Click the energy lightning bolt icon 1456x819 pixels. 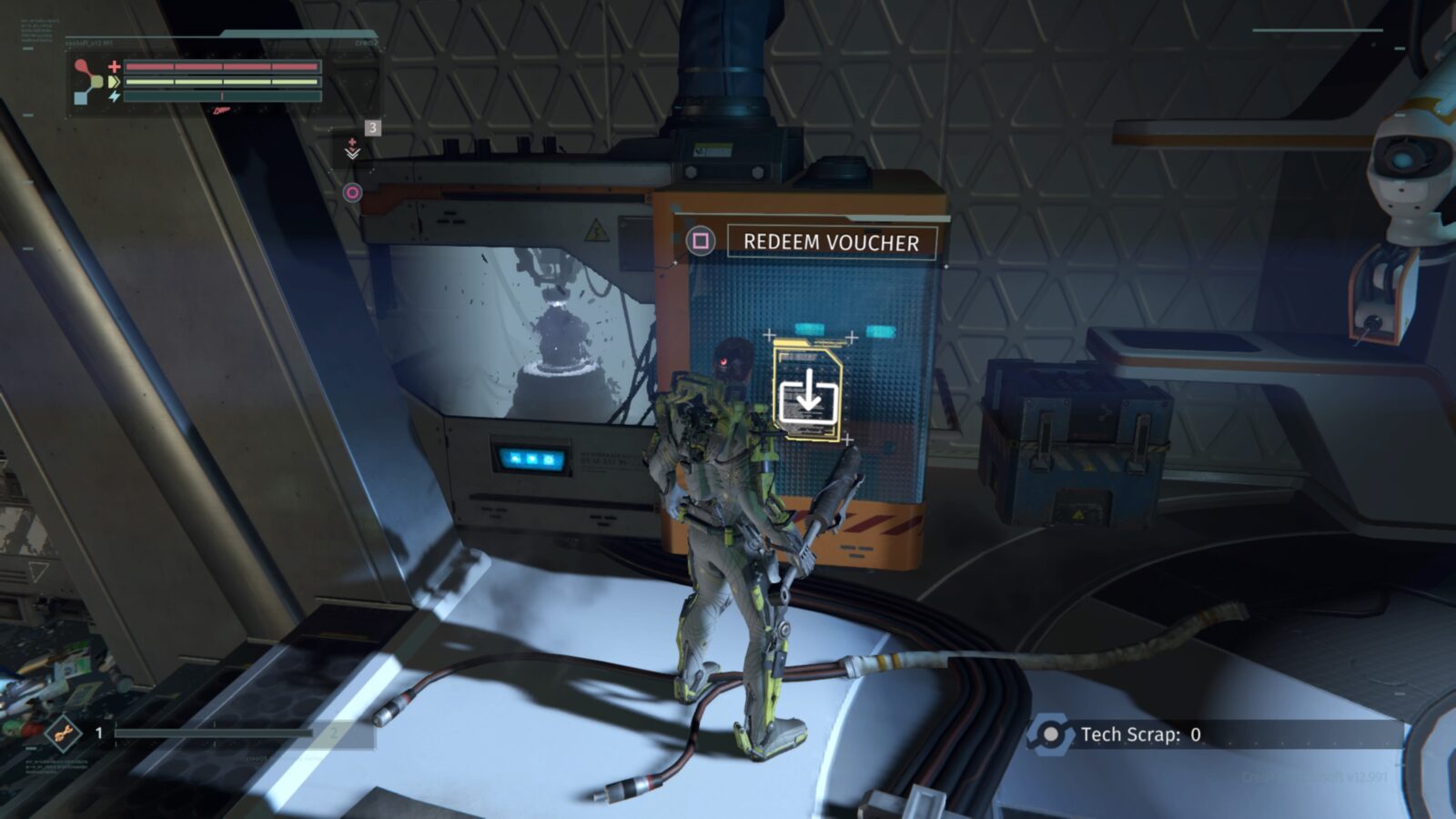(x=115, y=96)
